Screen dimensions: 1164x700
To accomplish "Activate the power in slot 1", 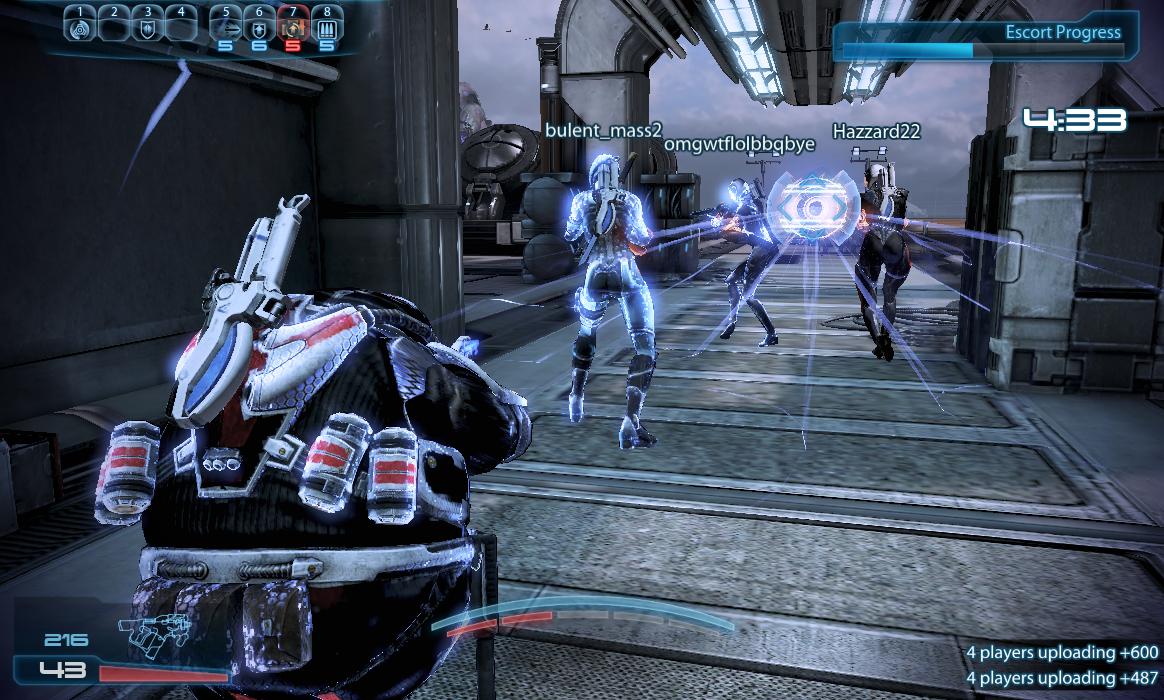I will [x=81, y=28].
